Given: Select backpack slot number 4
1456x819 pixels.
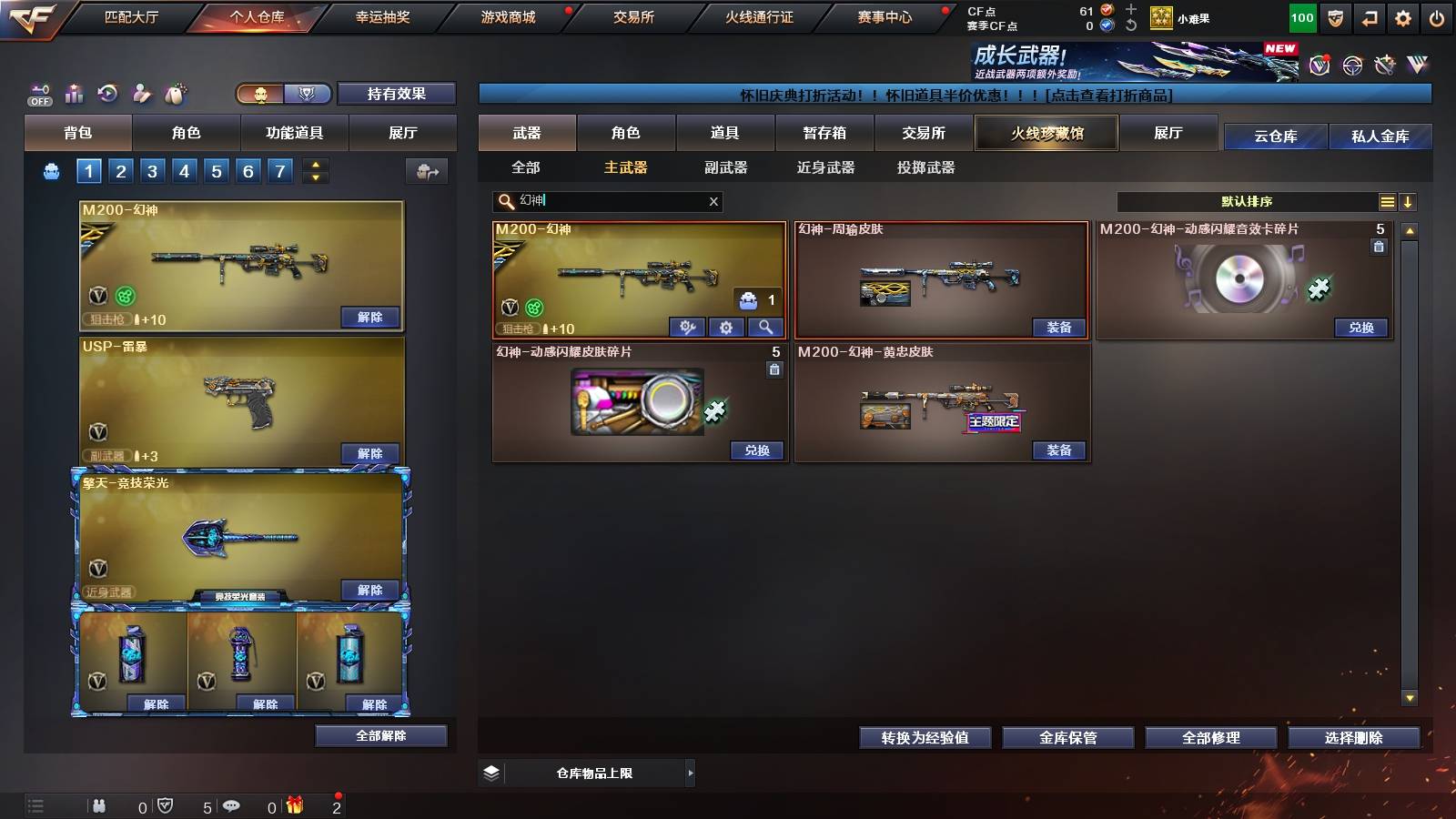Looking at the screenshot, I should click(183, 170).
